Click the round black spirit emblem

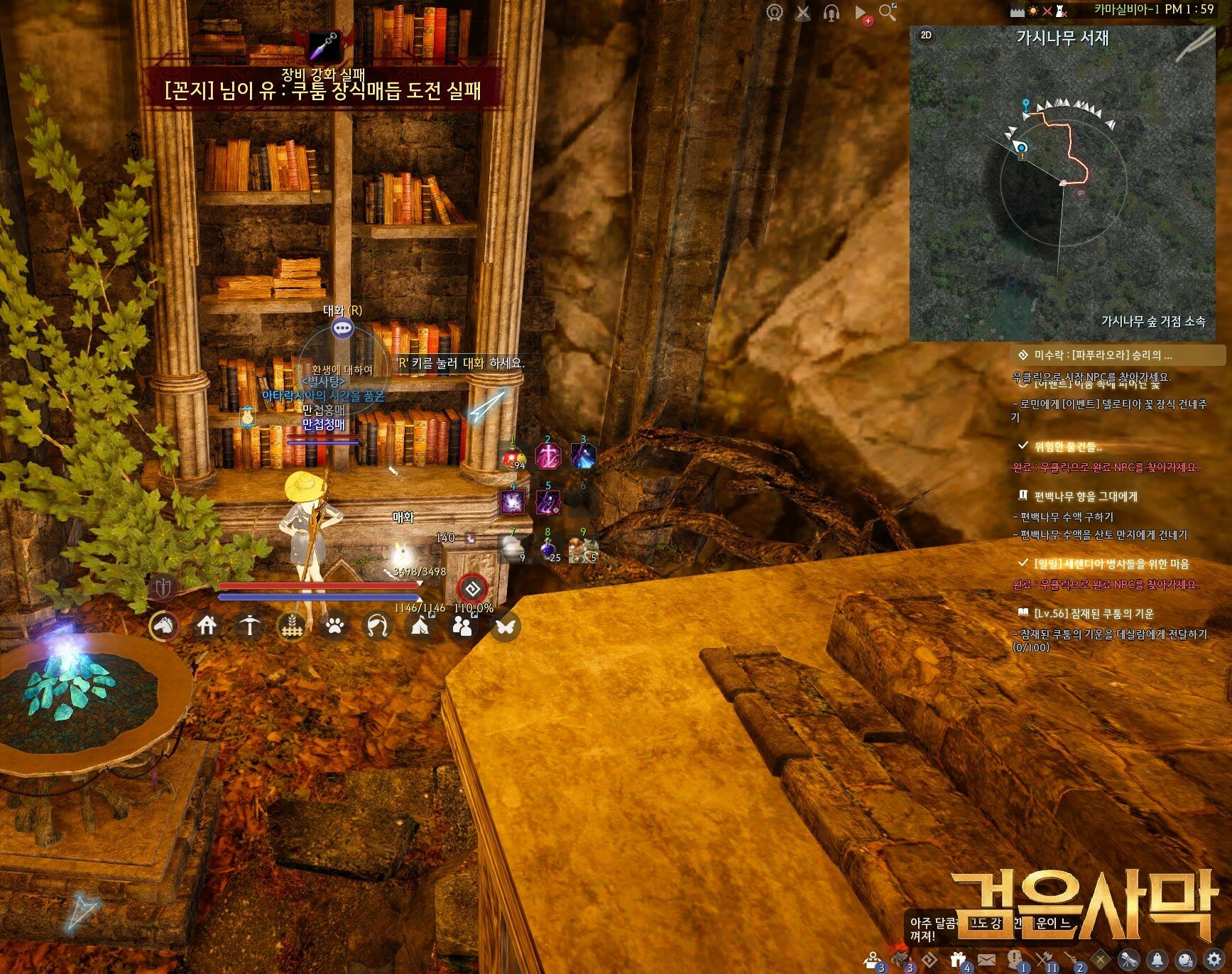point(472,588)
